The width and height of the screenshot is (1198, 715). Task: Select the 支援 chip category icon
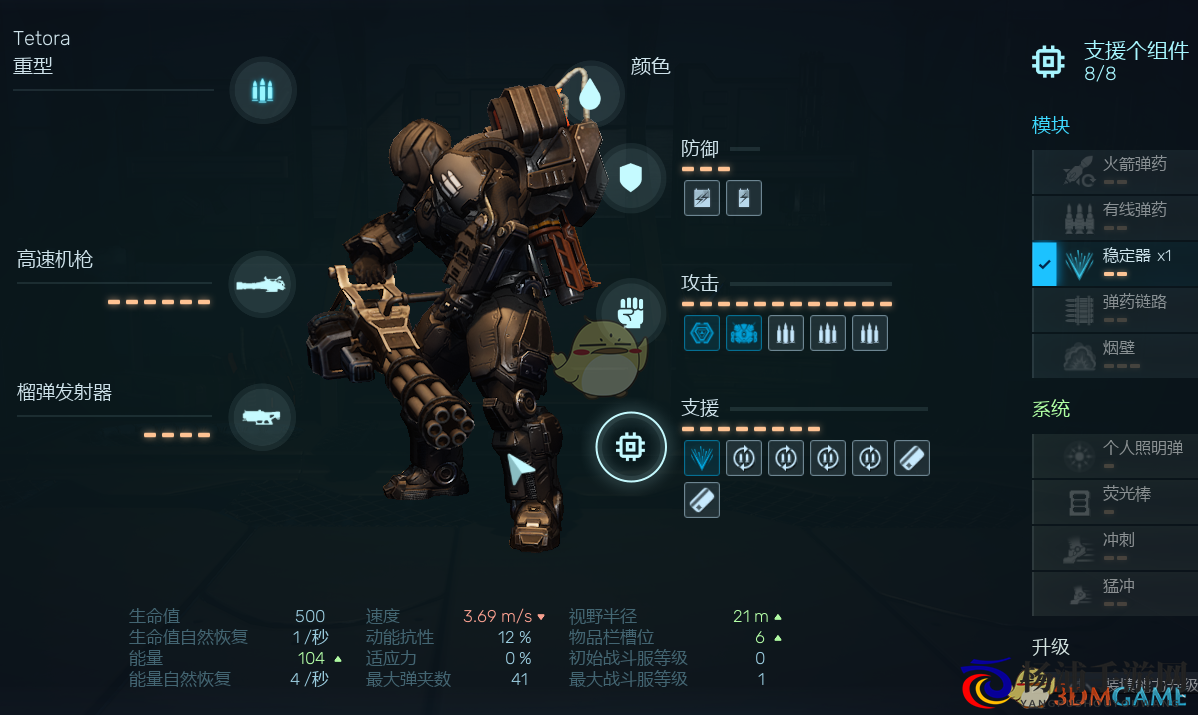[630, 447]
